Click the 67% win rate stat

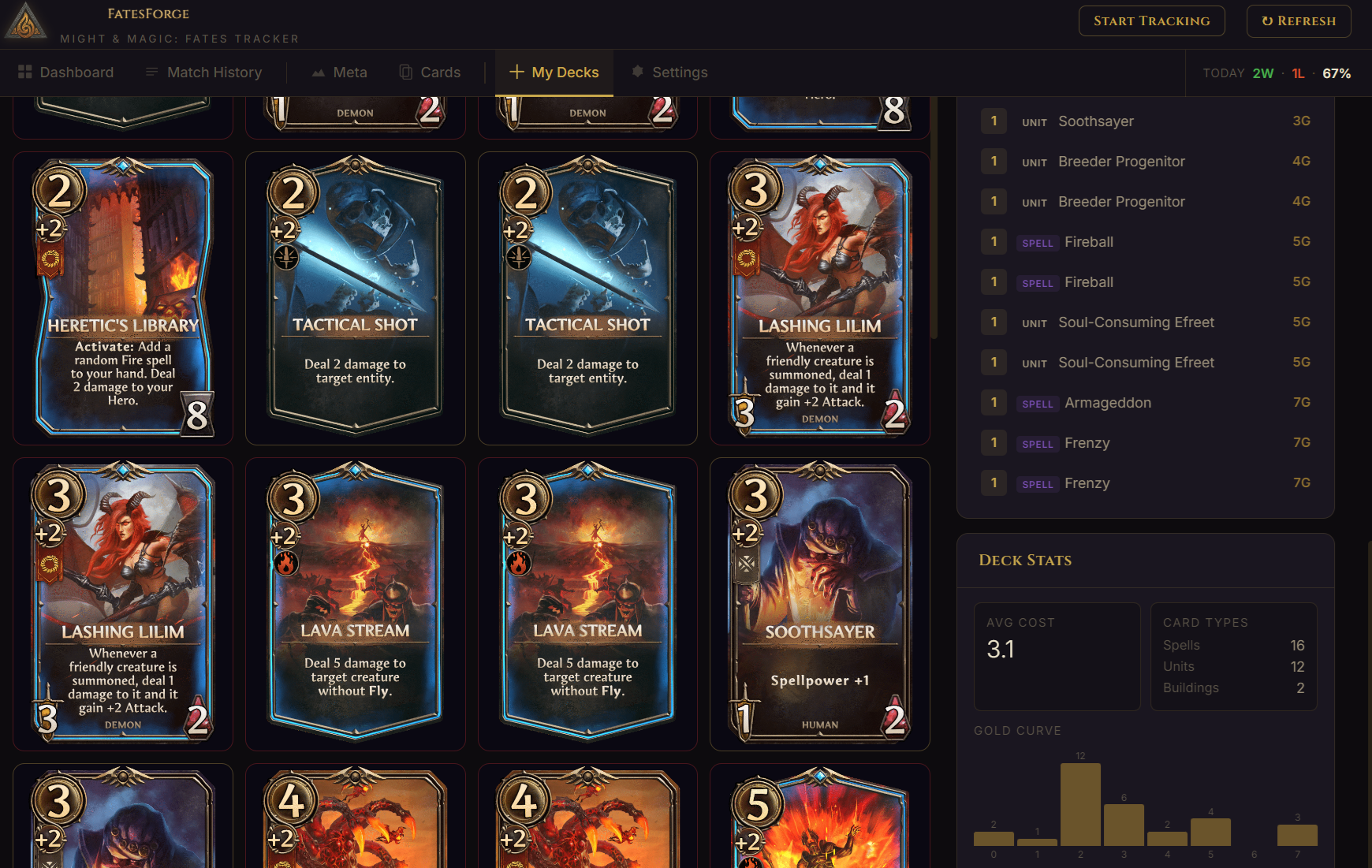point(1338,73)
